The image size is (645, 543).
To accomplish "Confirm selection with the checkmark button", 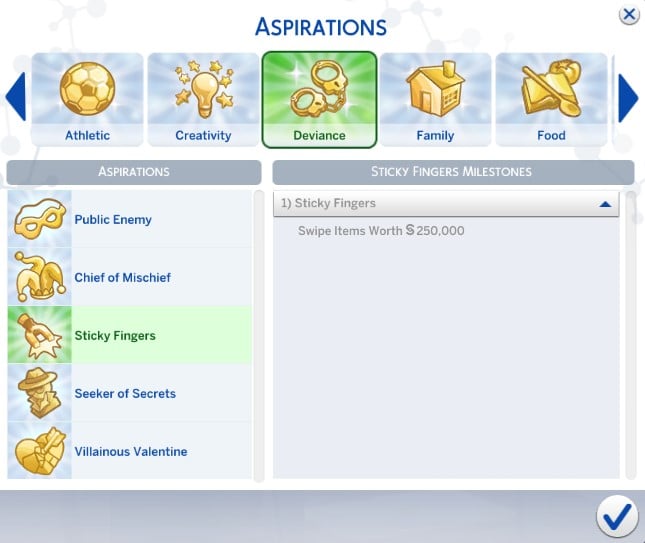I will (617, 516).
